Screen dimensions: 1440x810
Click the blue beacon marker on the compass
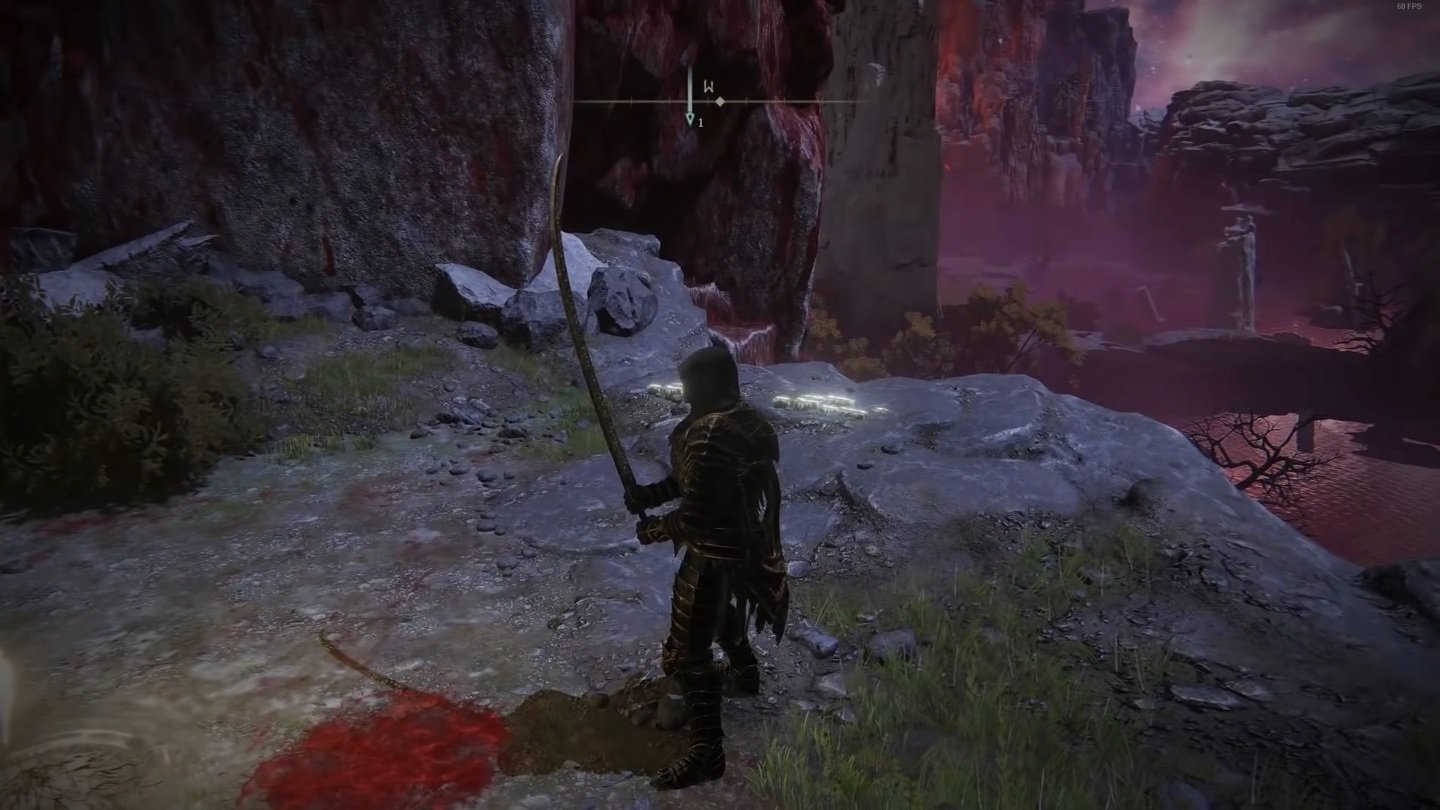pos(690,119)
